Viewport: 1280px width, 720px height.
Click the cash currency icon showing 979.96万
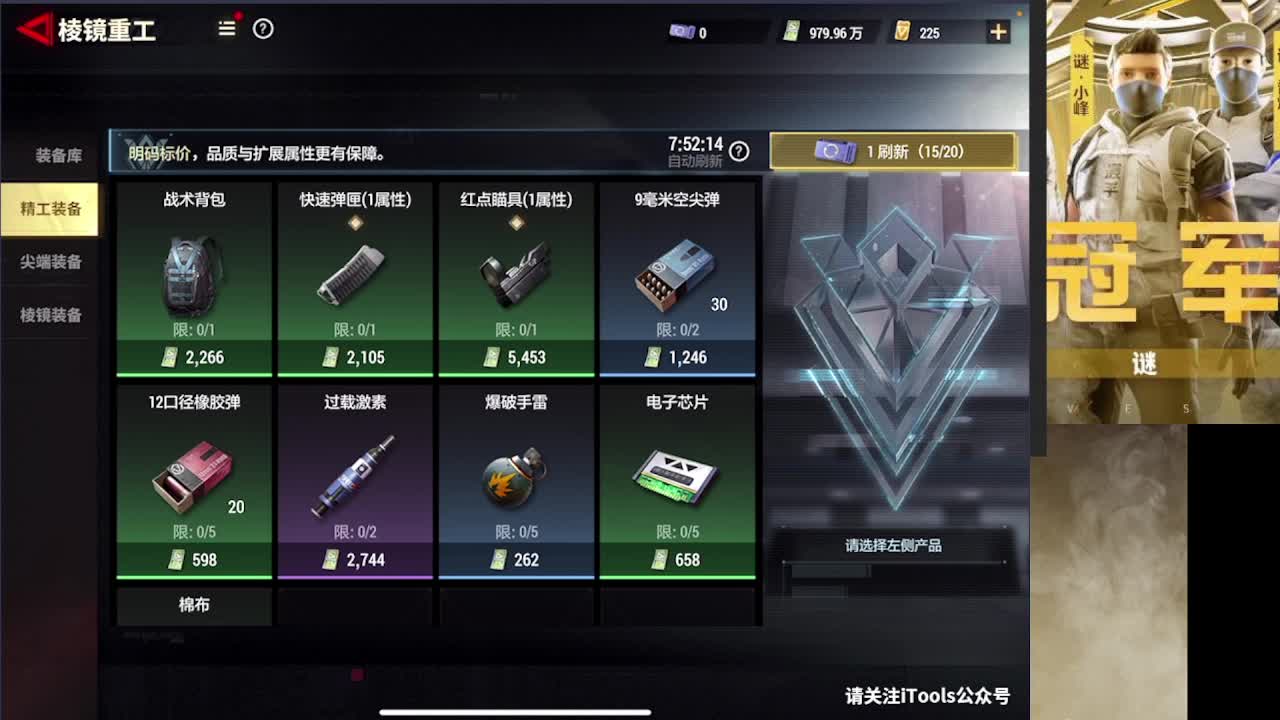click(790, 31)
